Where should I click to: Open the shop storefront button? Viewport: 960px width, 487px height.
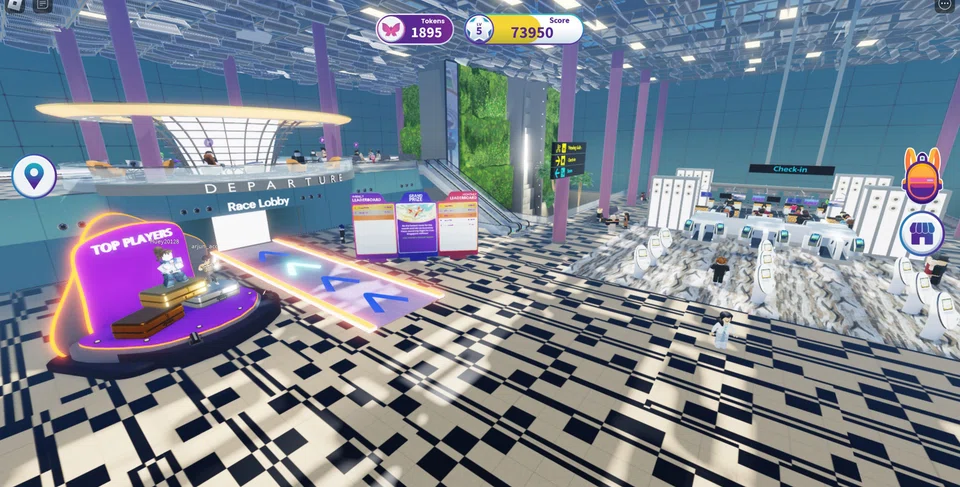(x=922, y=234)
